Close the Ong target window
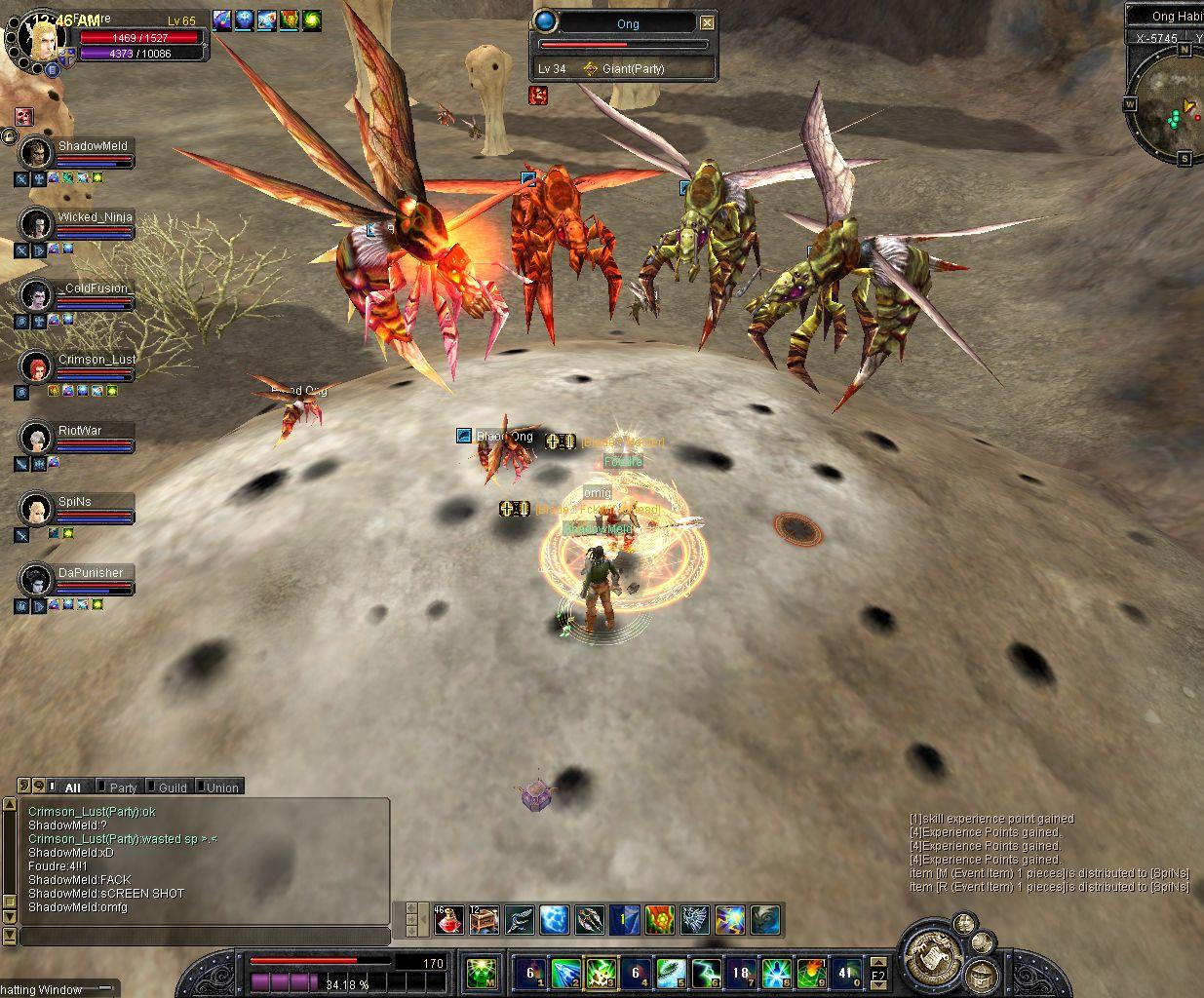 (x=708, y=23)
